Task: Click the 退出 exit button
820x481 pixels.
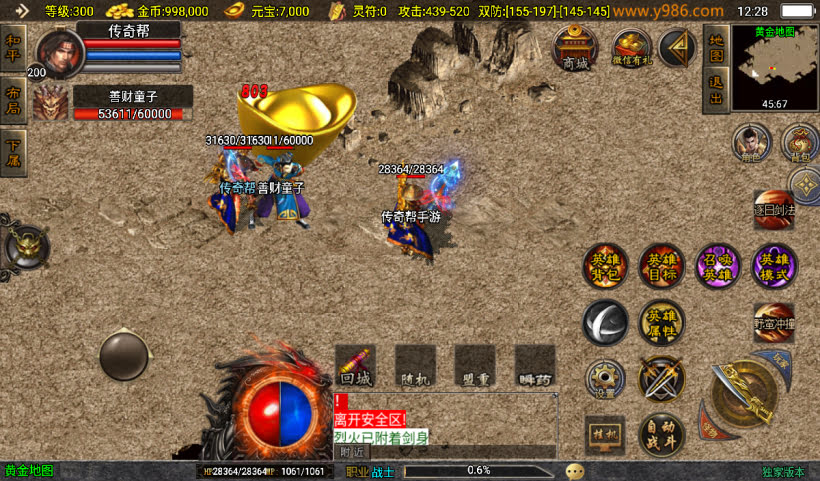Action: (x=715, y=90)
